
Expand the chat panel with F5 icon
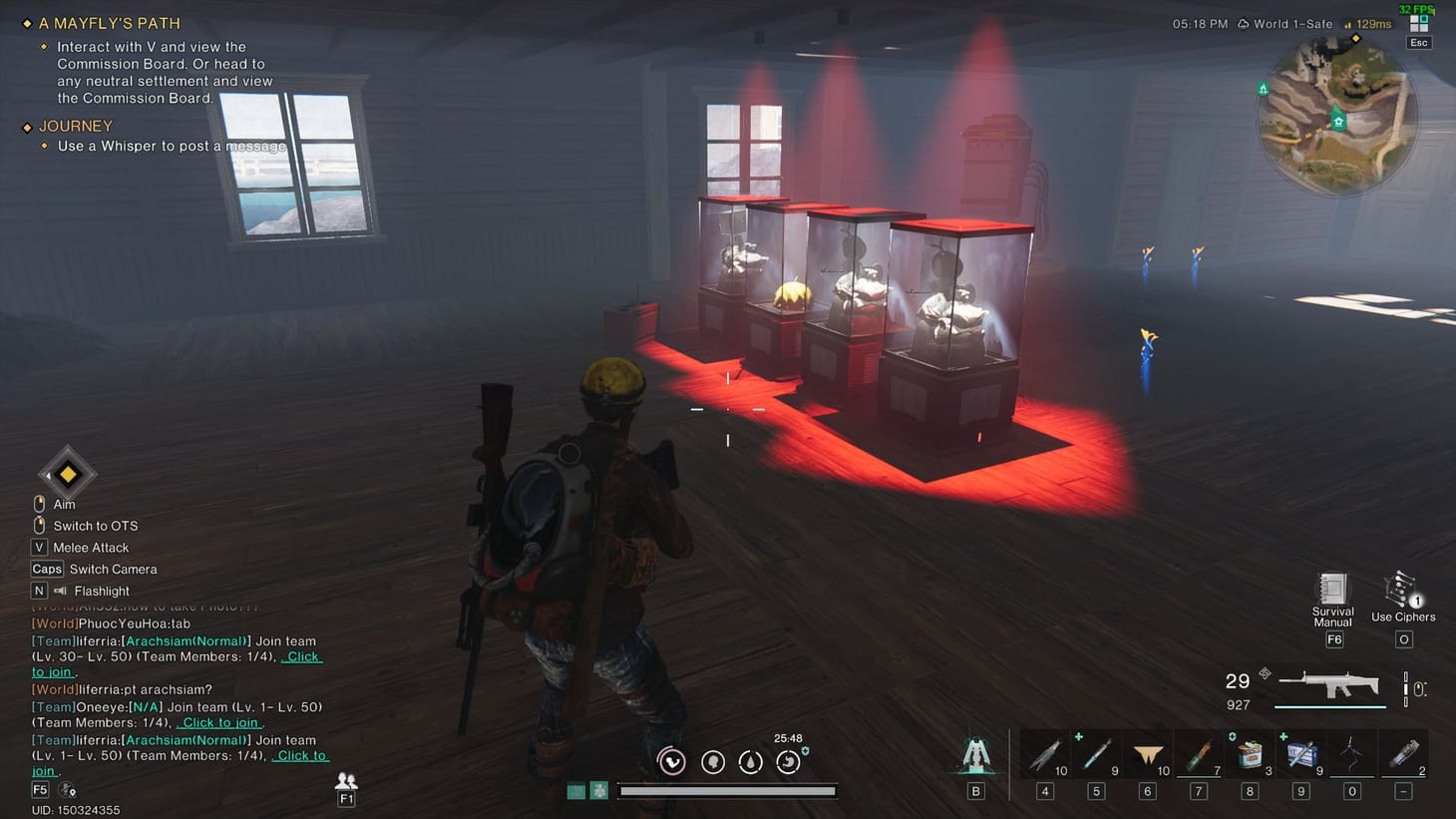(x=39, y=789)
